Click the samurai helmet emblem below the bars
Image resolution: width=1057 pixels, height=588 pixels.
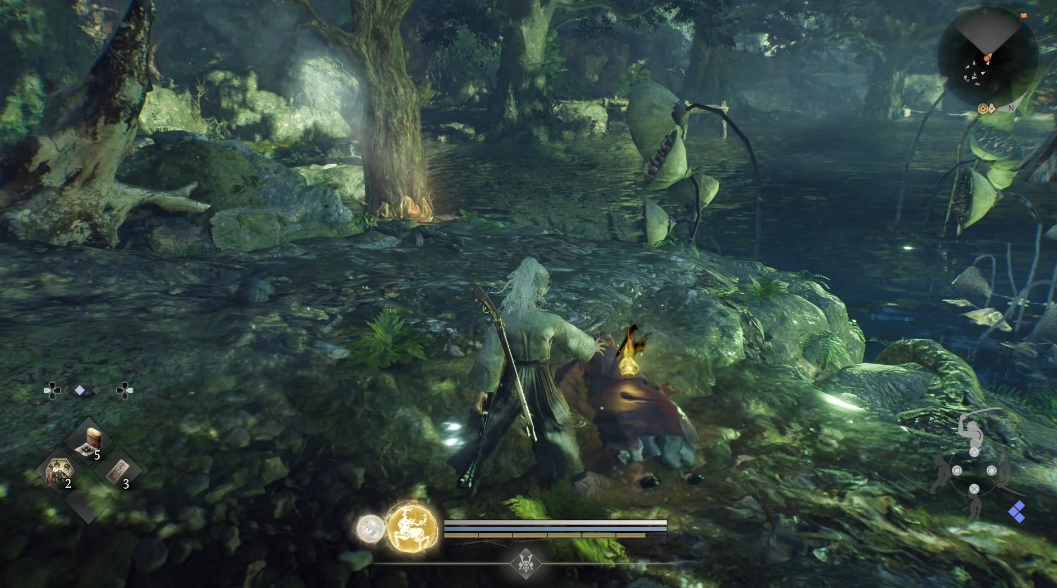[526, 563]
